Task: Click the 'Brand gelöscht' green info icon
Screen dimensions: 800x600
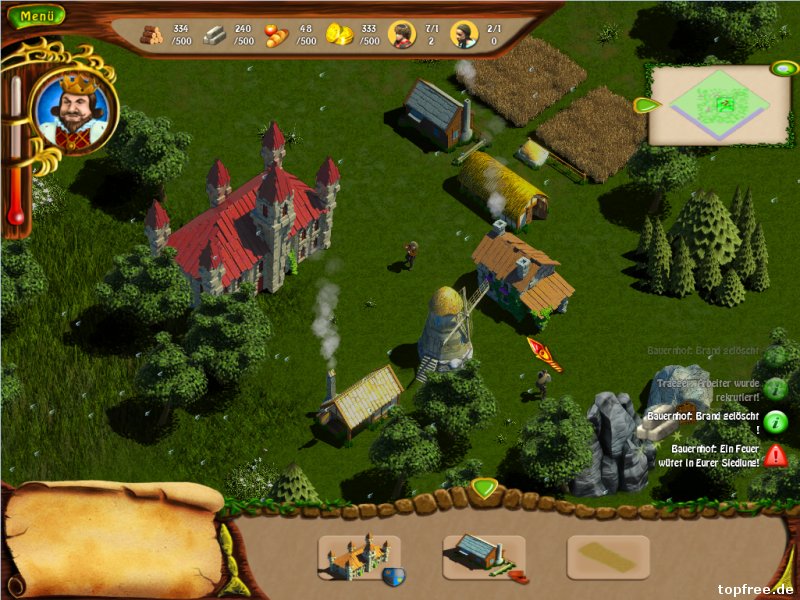Action: coord(776,421)
